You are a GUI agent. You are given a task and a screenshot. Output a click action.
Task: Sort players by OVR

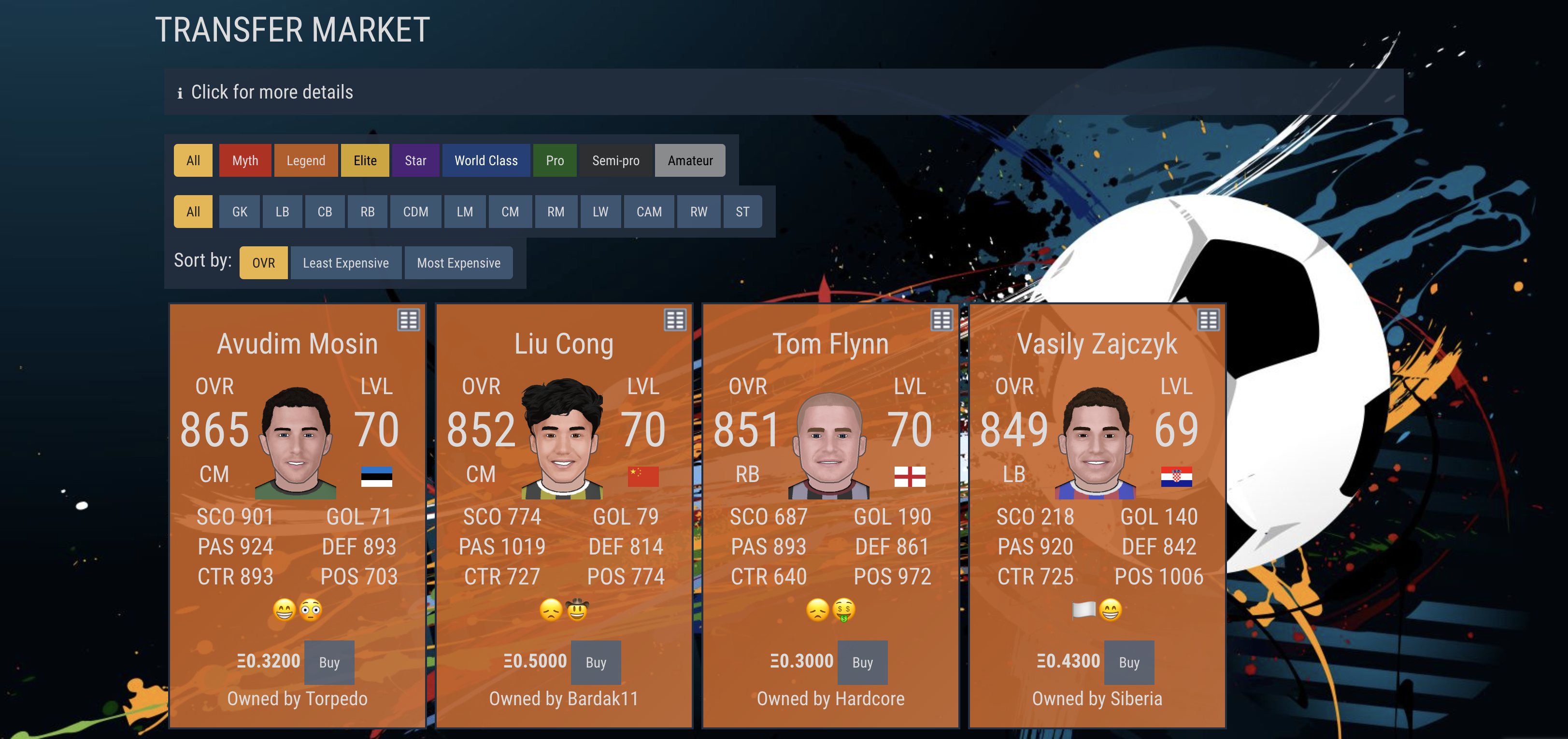[x=264, y=263]
